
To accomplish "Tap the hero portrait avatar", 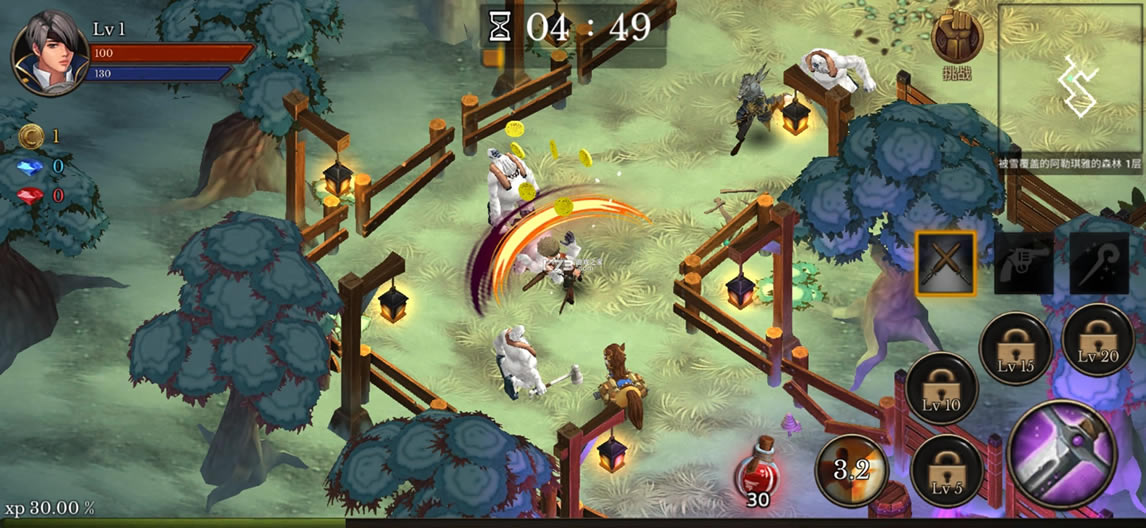I will [x=50, y=53].
